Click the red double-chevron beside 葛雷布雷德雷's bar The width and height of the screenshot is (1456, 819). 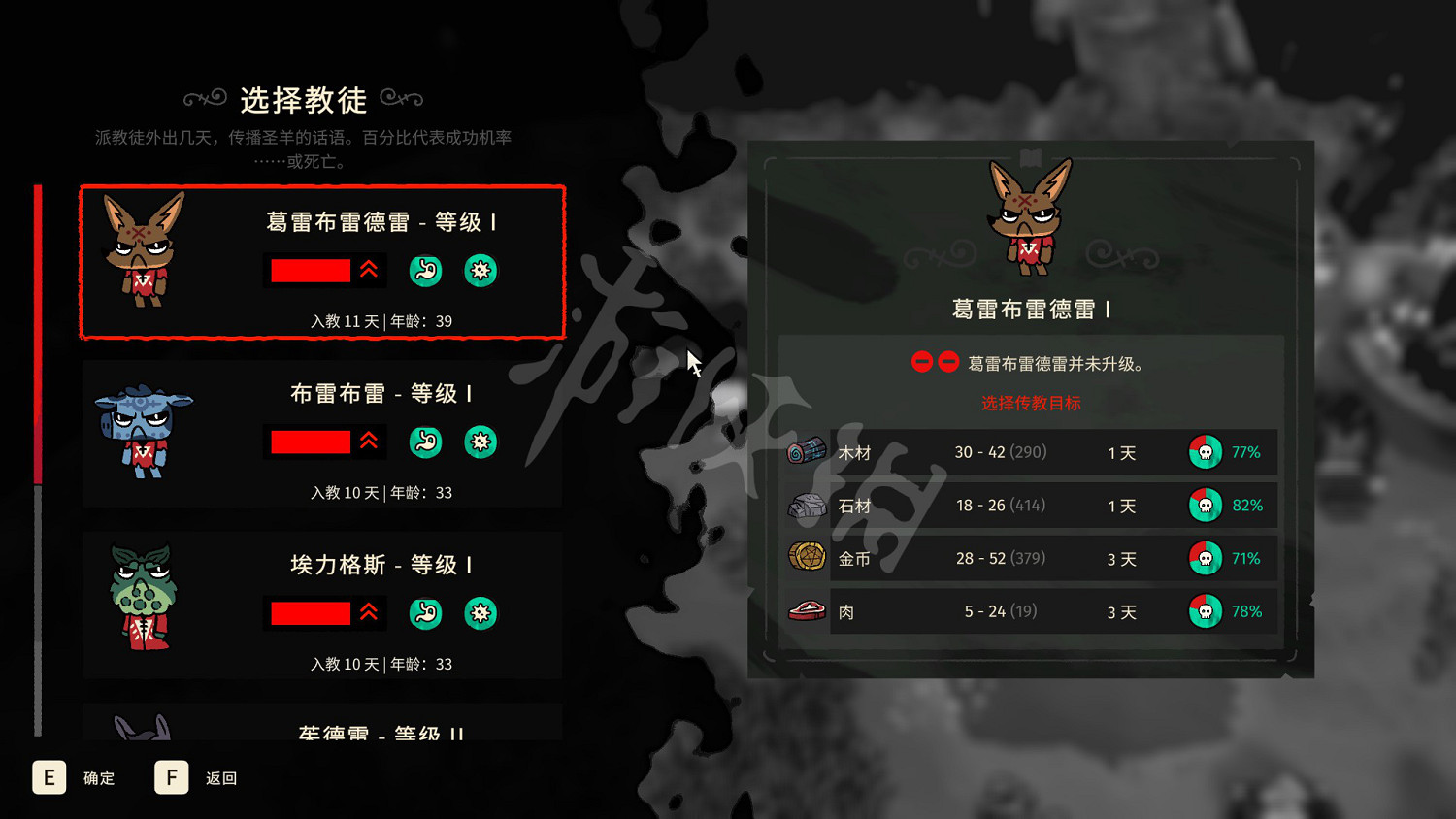[369, 271]
